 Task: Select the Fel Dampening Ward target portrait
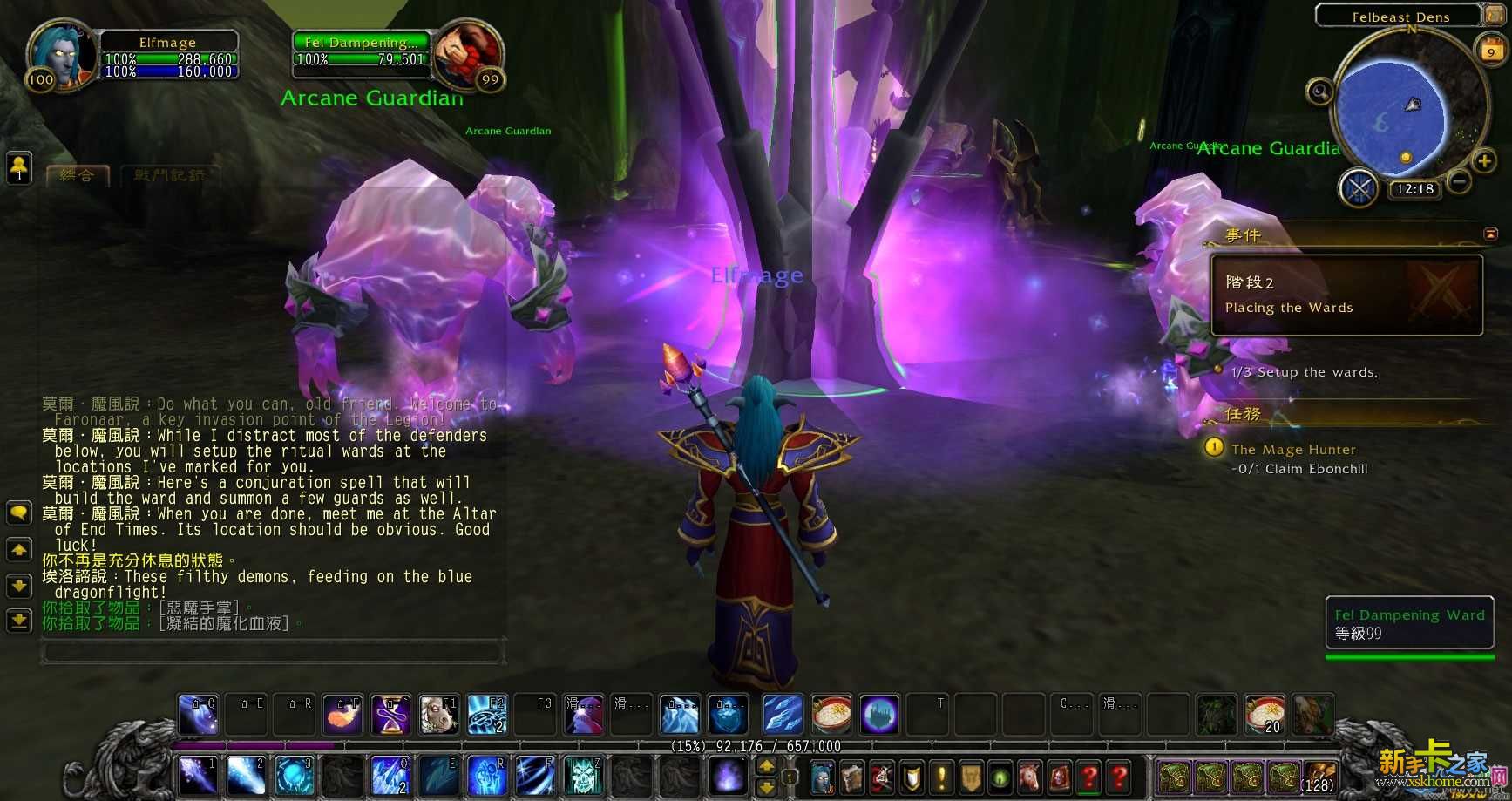coord(467,52)
